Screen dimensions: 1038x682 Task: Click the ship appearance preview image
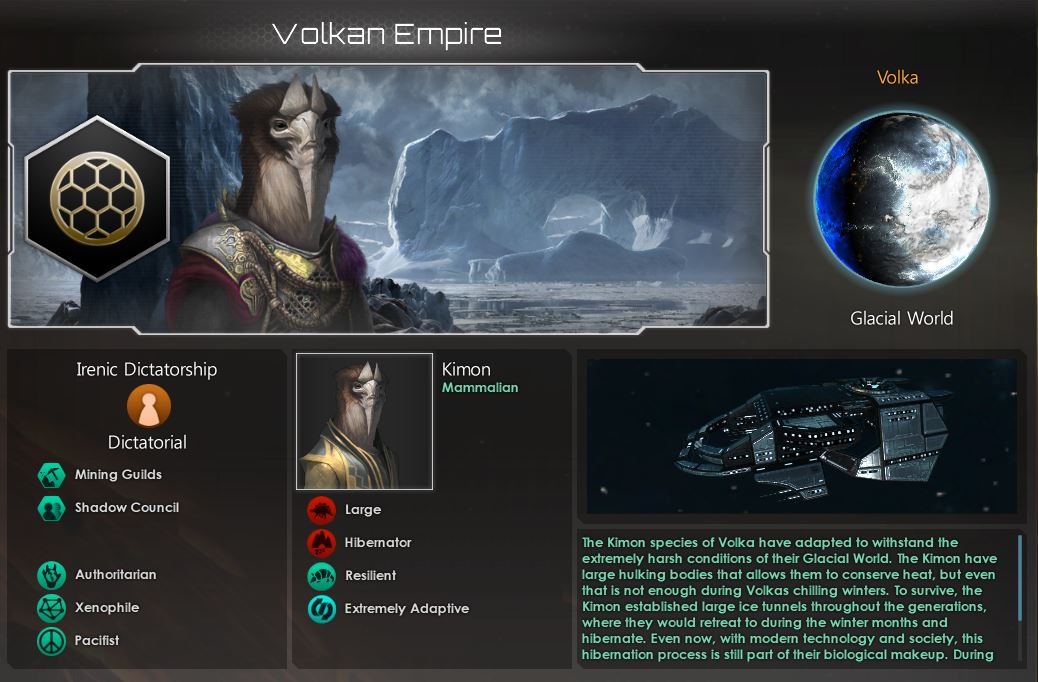pyautogui.click(x=801, y=436)
